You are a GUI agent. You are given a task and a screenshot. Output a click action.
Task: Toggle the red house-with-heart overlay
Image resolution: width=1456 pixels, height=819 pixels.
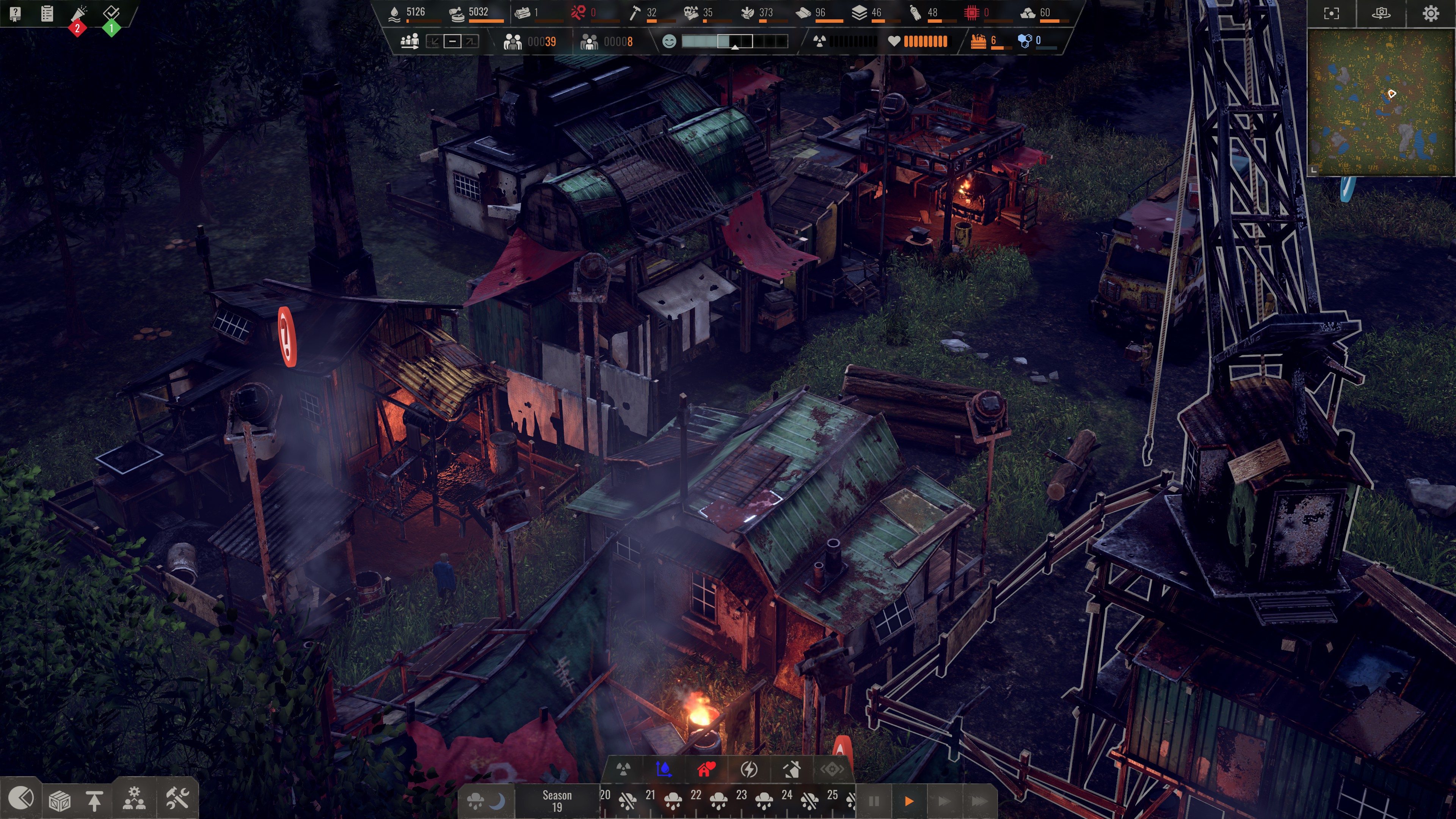pyautogui.click(x=706, y=769)
